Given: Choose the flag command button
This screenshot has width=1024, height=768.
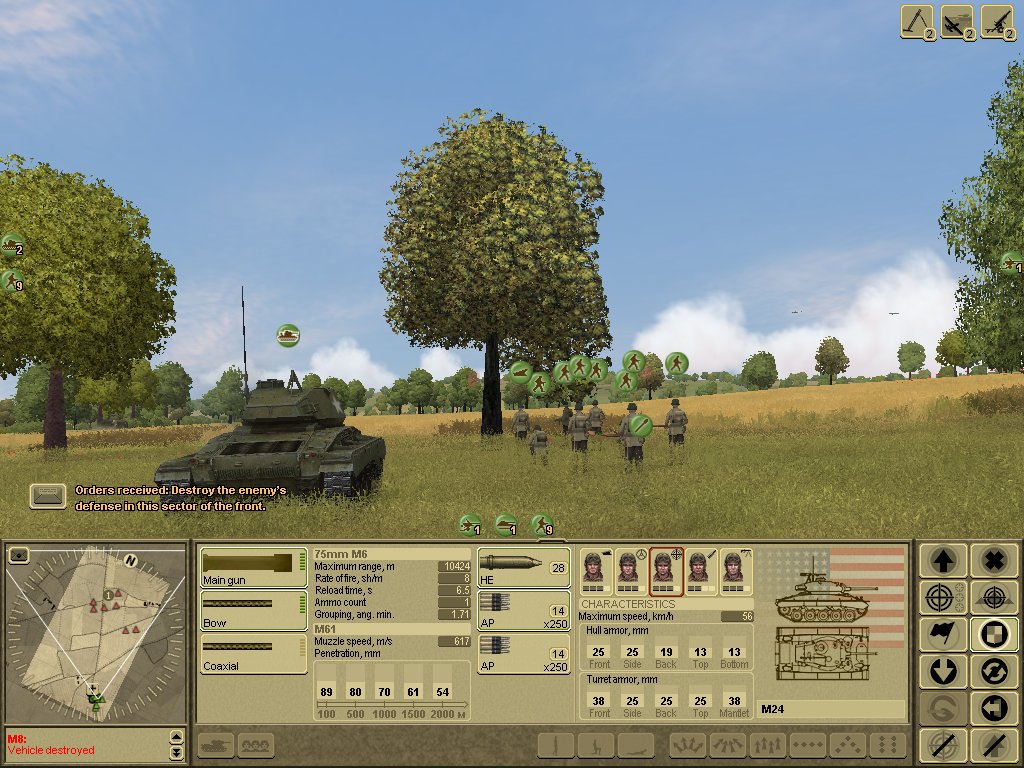Looking at the screenshot, I should (943, 634).
